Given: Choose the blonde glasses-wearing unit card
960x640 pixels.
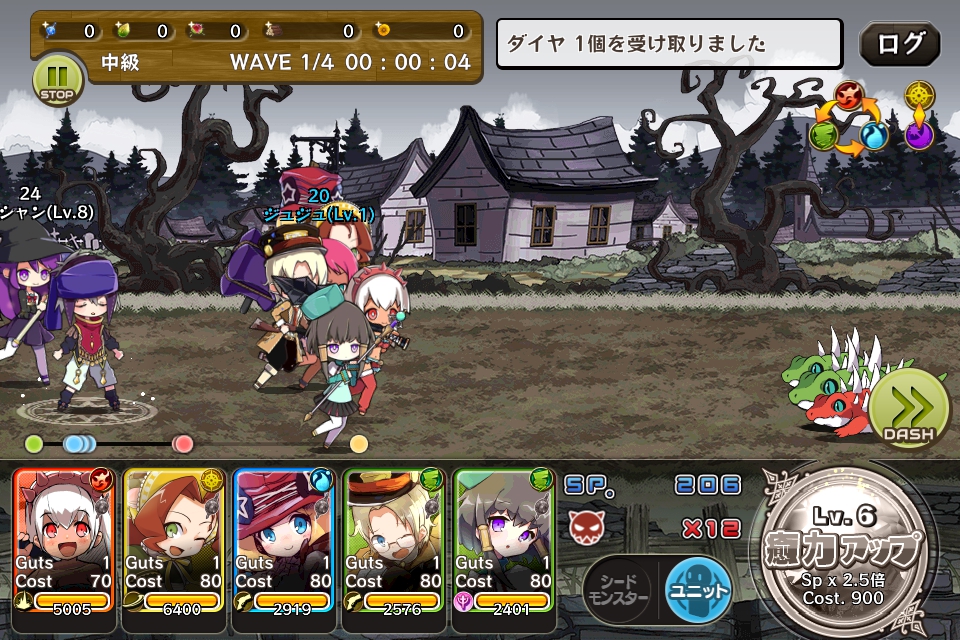Looking at the screenshot, I should [x=395, y=540].
